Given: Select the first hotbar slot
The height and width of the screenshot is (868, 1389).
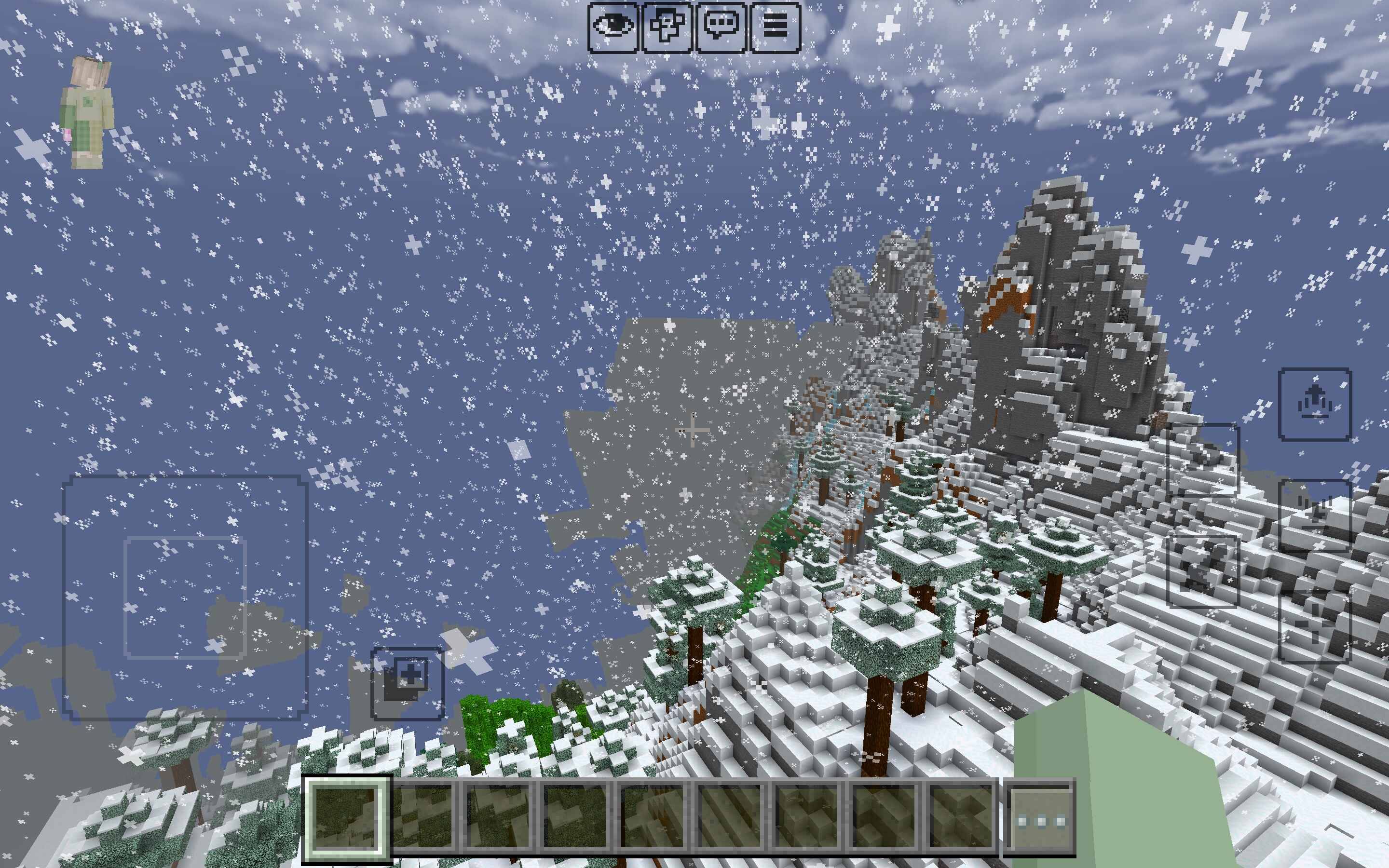Looking at the screenshot, I should click(x=347, y=818).
